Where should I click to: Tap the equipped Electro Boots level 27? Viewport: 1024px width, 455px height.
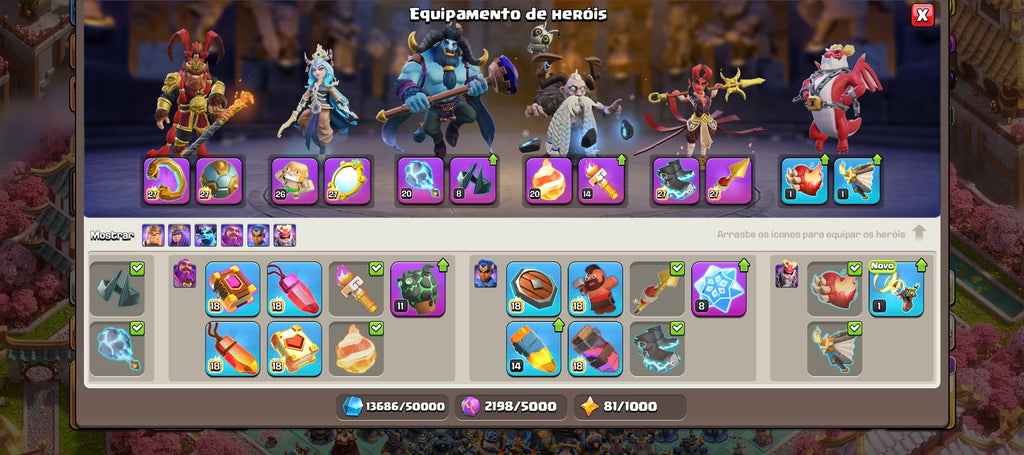coord(677,181)
